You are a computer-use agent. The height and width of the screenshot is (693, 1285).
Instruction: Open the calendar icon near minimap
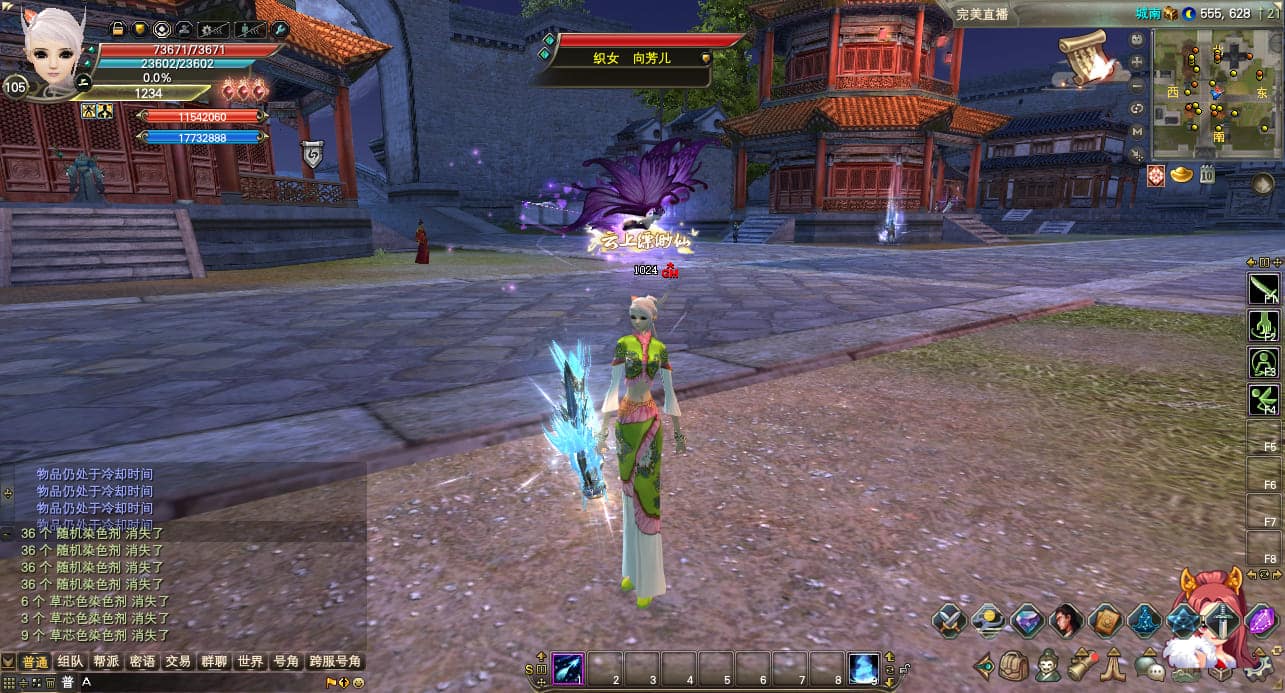(1207, 175)
